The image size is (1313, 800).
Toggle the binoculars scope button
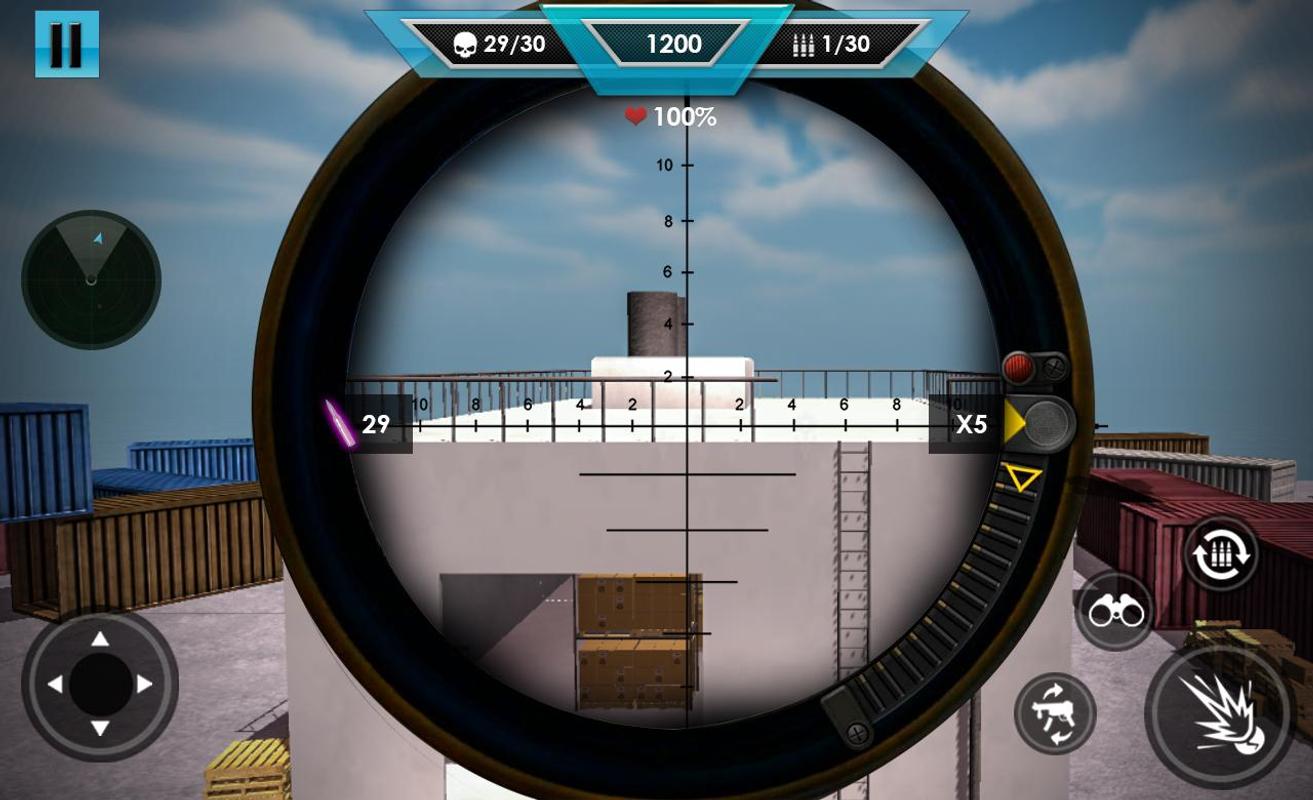(x=1115, y=611)
